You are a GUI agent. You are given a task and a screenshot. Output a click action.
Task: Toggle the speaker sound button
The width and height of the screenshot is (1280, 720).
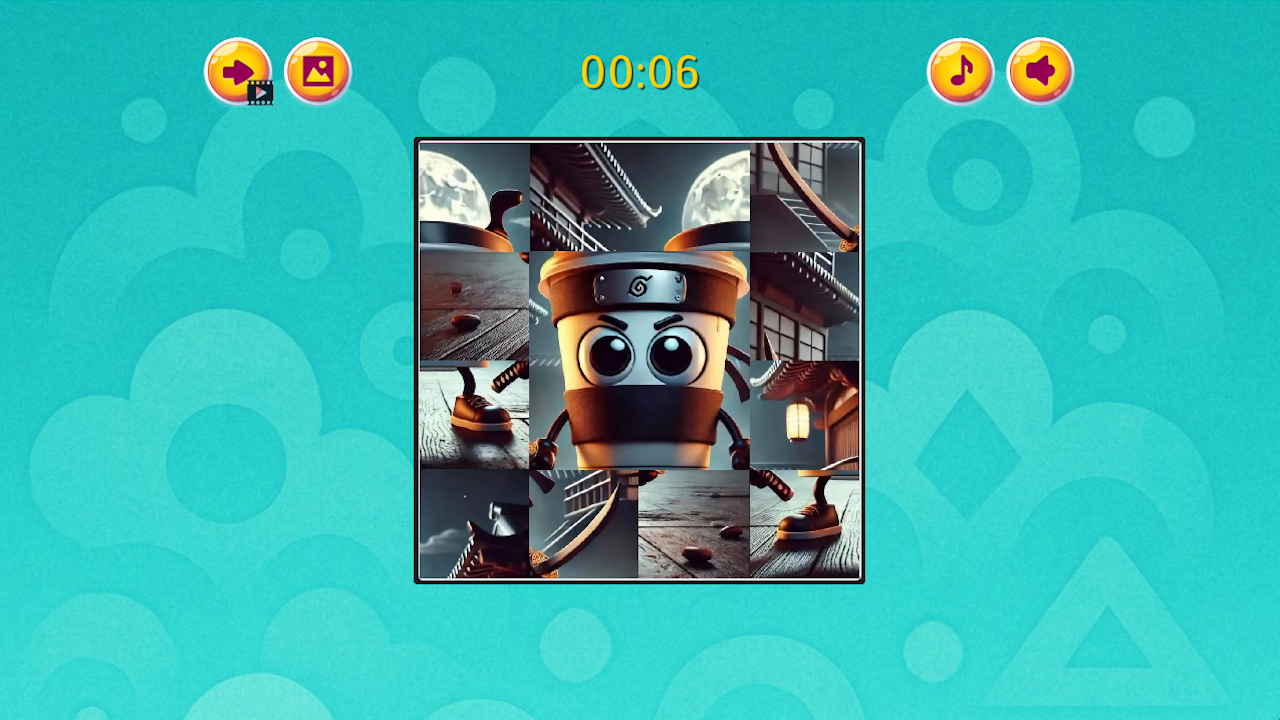(1039, 70)
